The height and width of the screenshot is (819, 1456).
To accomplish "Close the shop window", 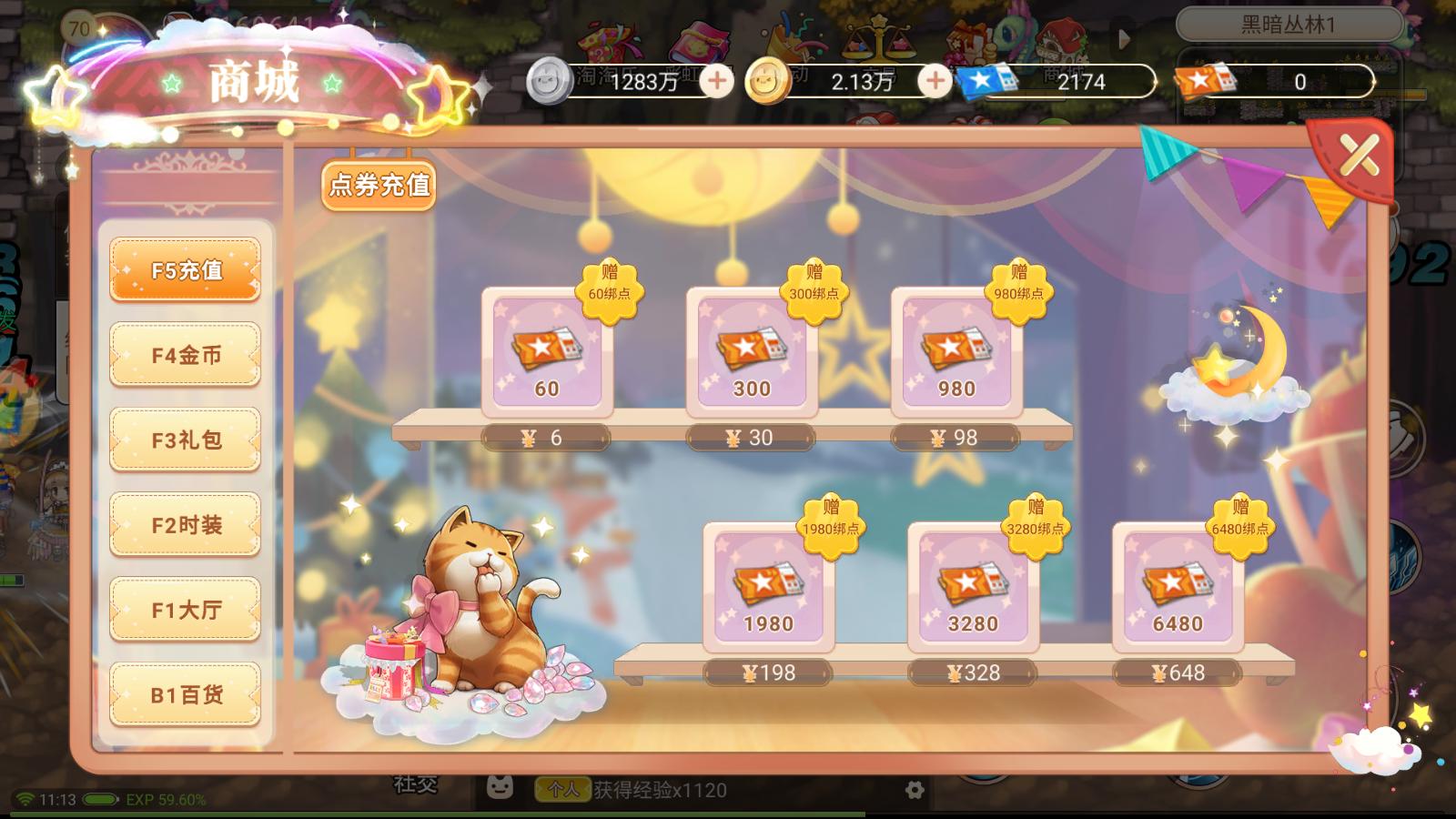I will tap(1359, 157).
